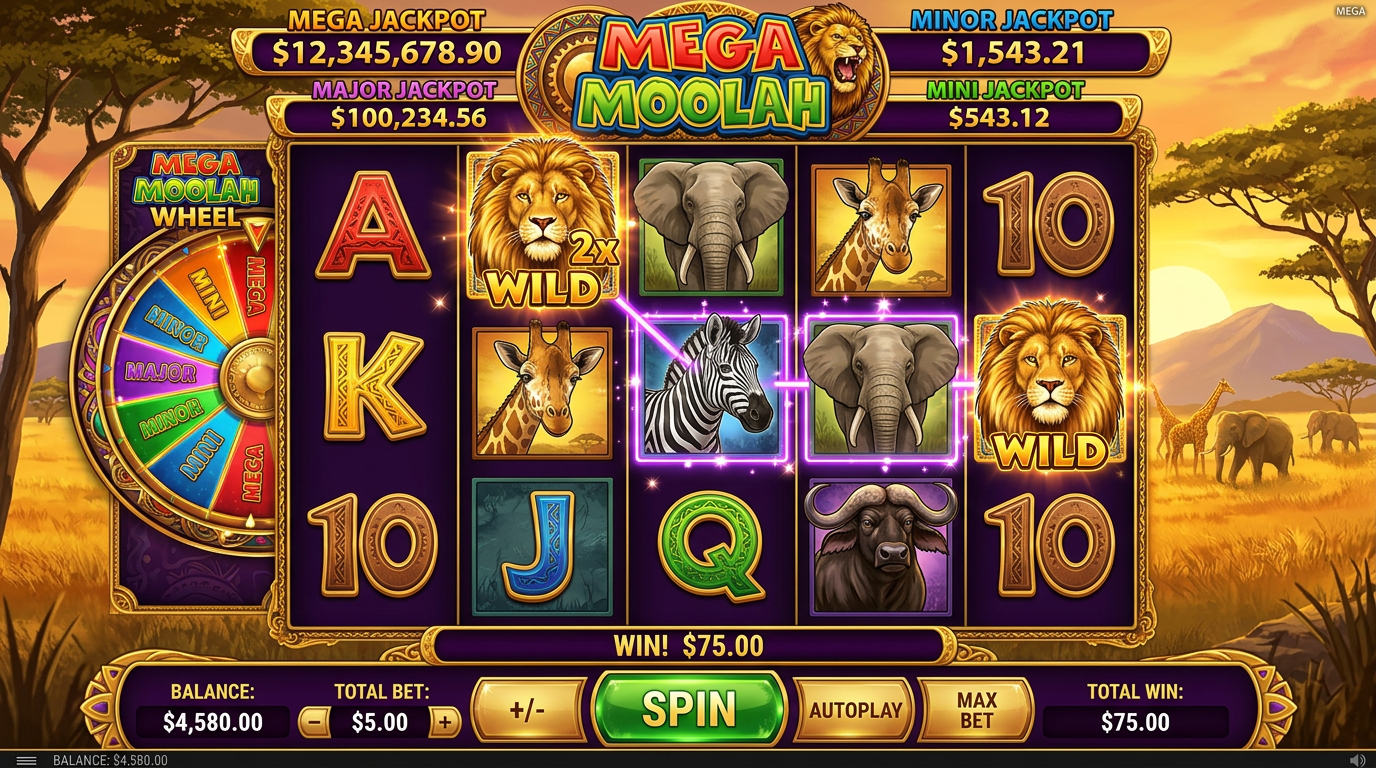The image size is (1376, 768).
Task: Mute game sound with the speaker icon
Action: (1356, 757)
